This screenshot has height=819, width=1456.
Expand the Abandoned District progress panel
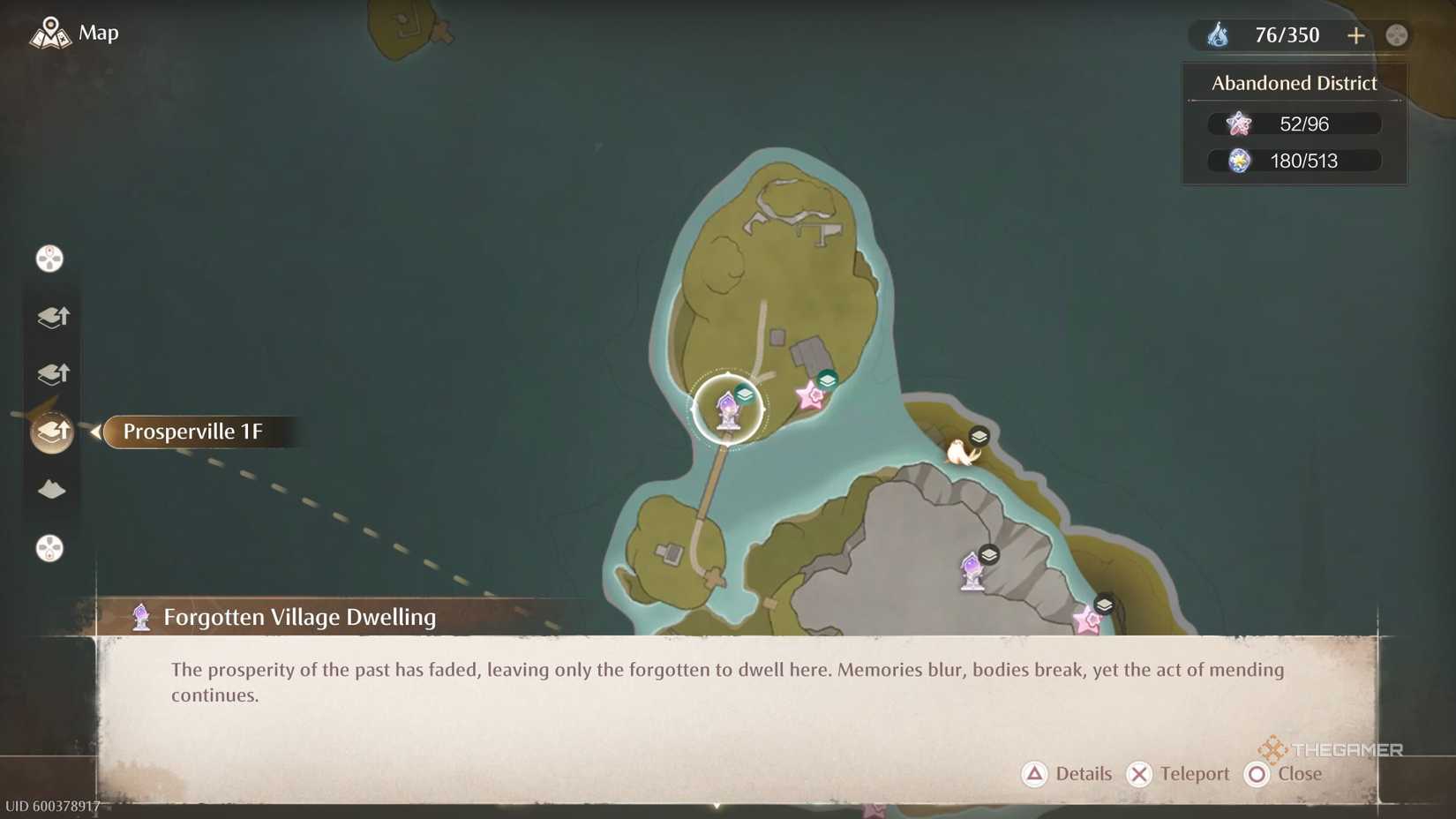tap(1293, 82)
